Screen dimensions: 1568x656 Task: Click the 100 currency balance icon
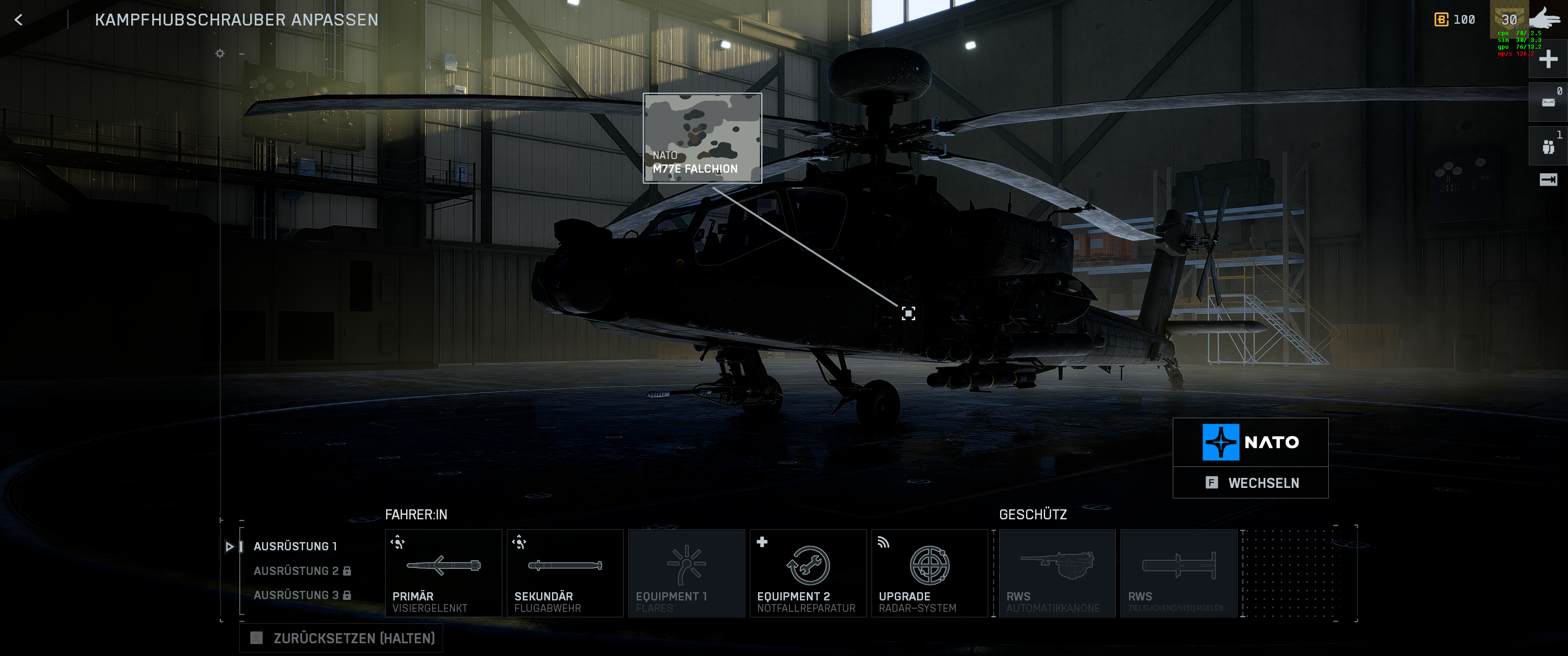(x=1441, y=20)
